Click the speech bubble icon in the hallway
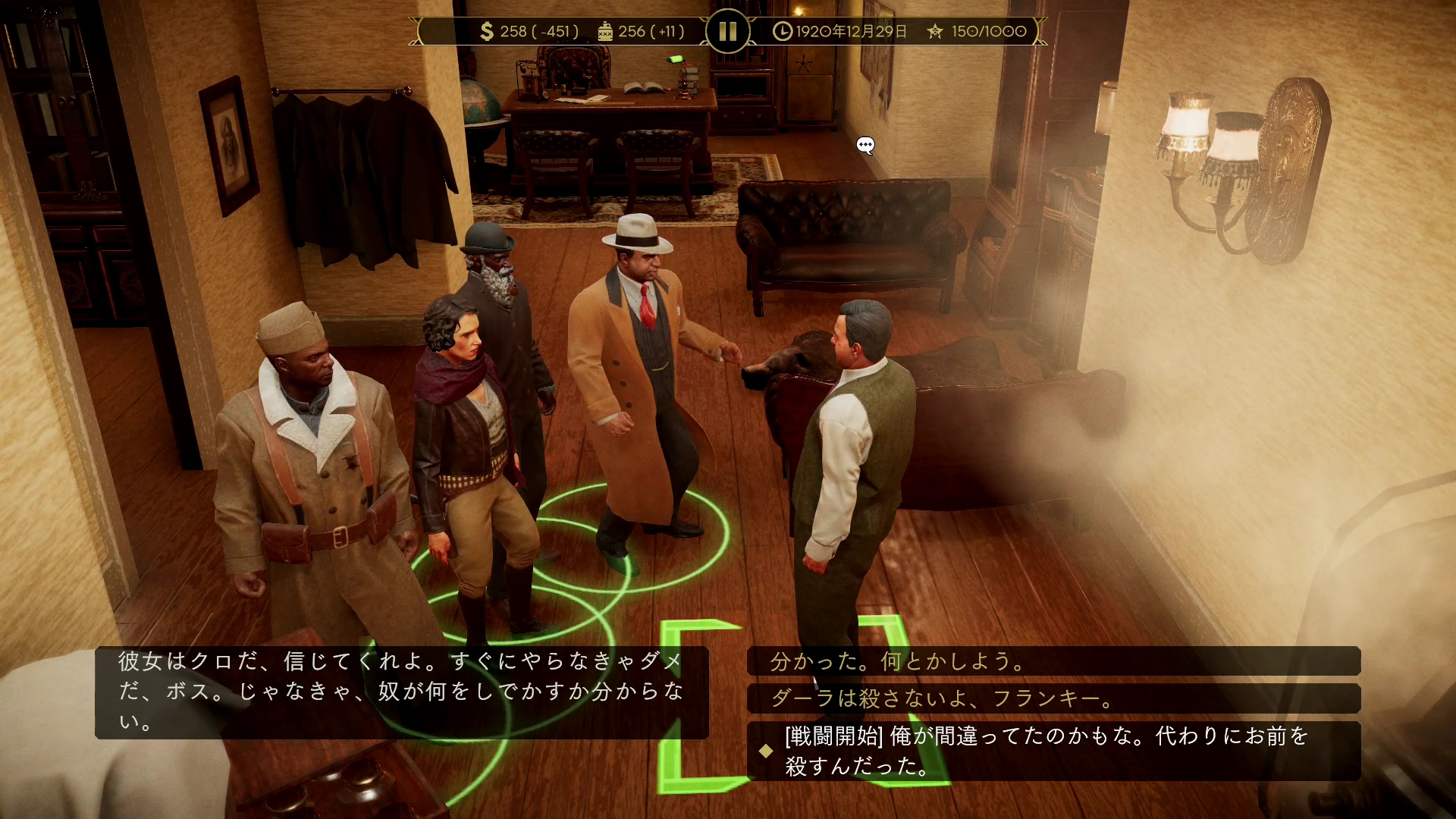The height and width of the screenshot is (819, 1456). [x=864, y=143]
